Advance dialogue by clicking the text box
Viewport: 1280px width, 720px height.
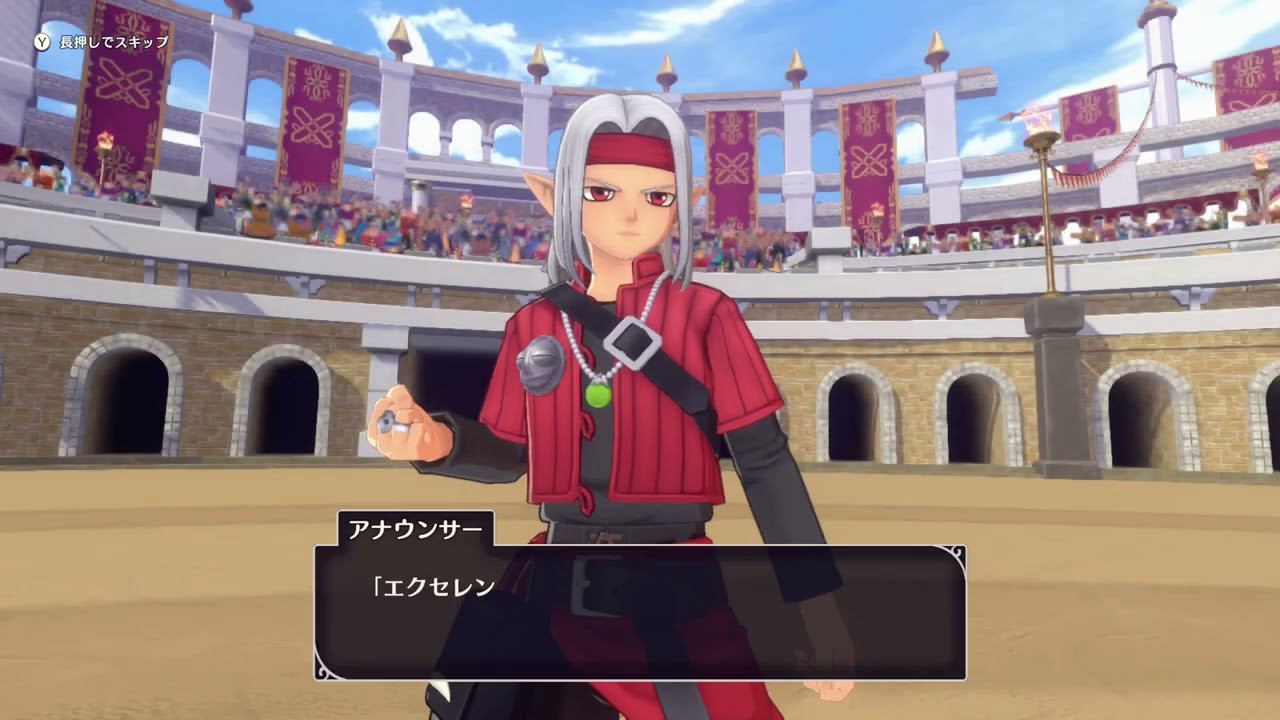640,615
